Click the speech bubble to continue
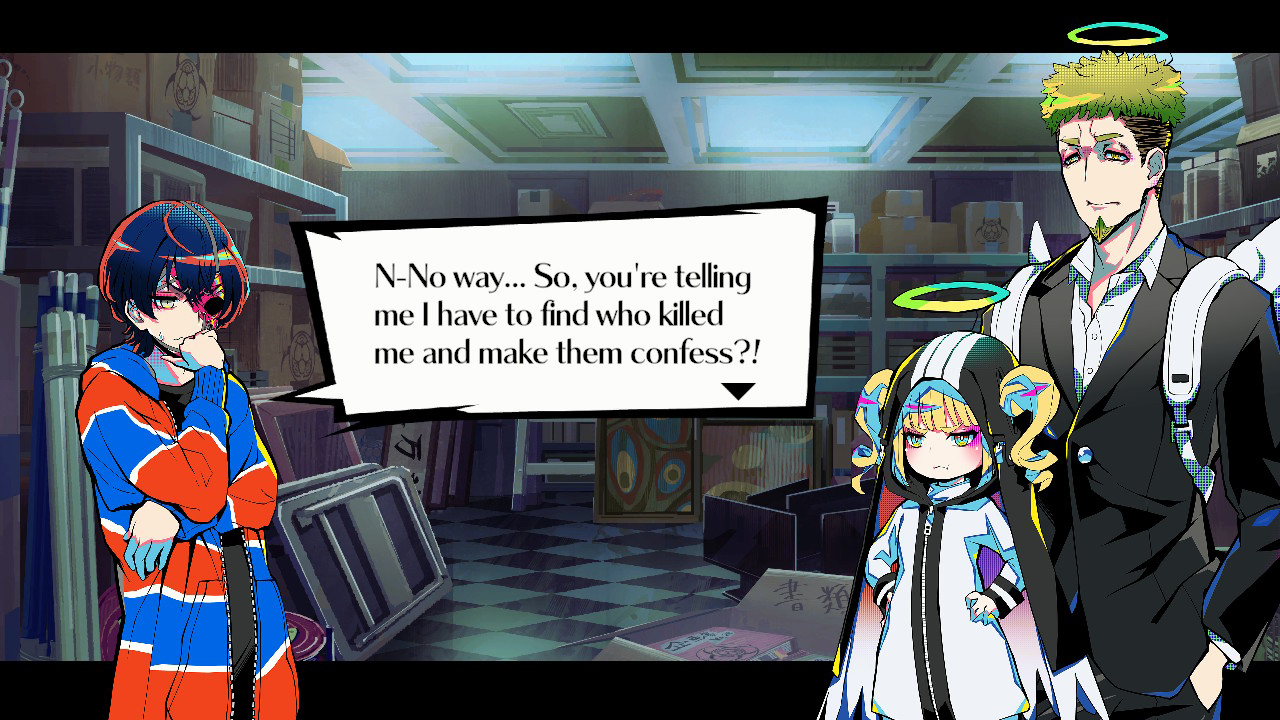 point(560,314)
